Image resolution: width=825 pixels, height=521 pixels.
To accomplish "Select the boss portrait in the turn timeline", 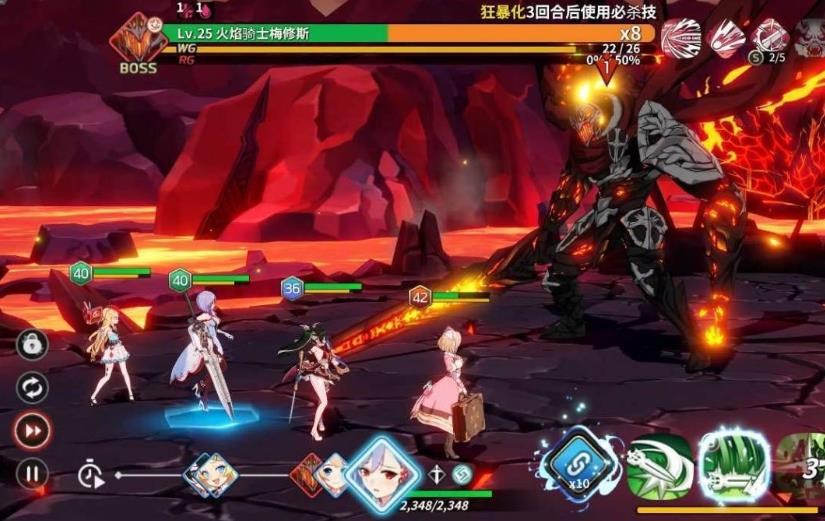I will pos(308,474).
